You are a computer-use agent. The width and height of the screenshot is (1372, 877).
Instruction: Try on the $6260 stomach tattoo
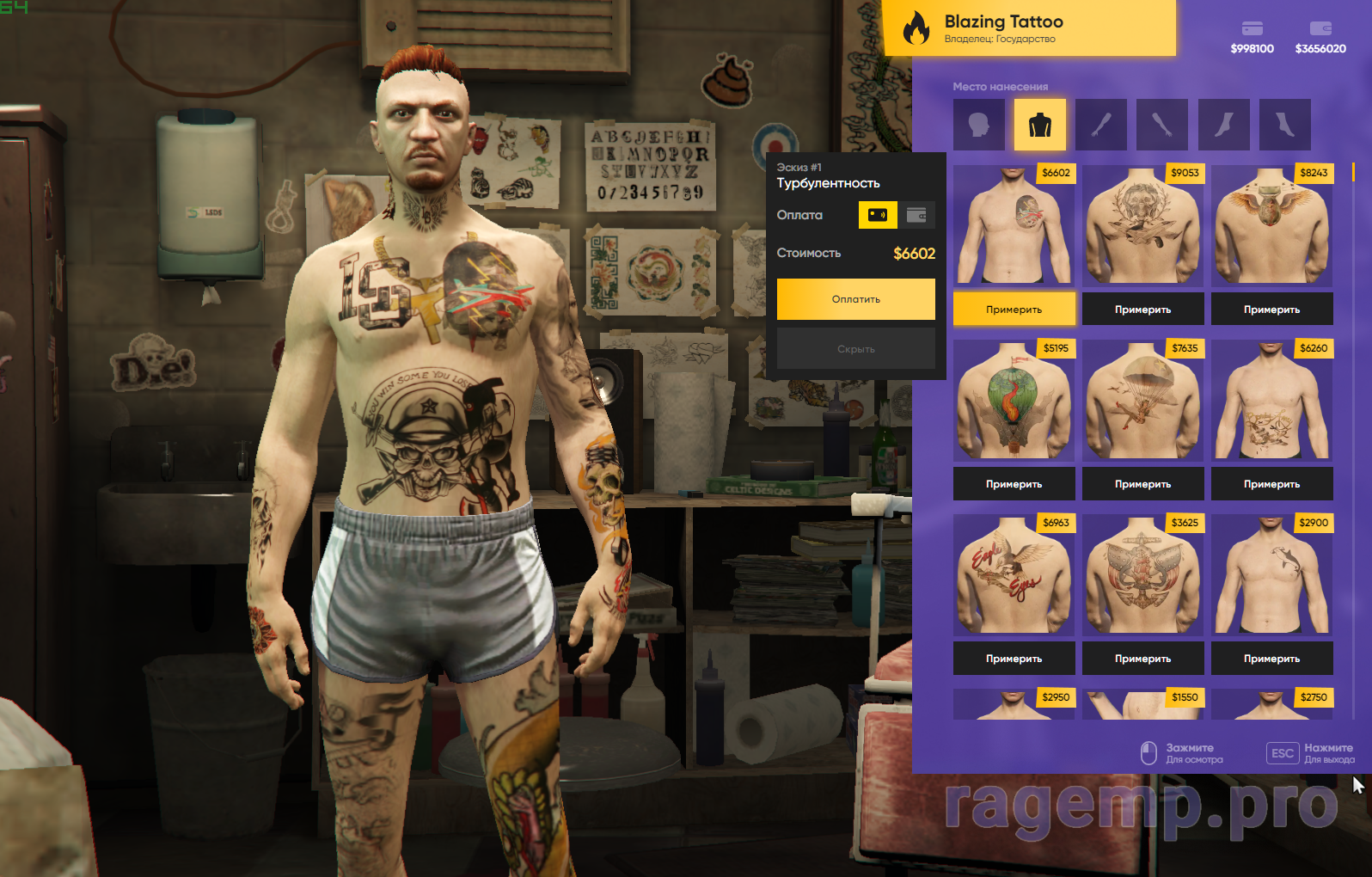[1271, 484]
